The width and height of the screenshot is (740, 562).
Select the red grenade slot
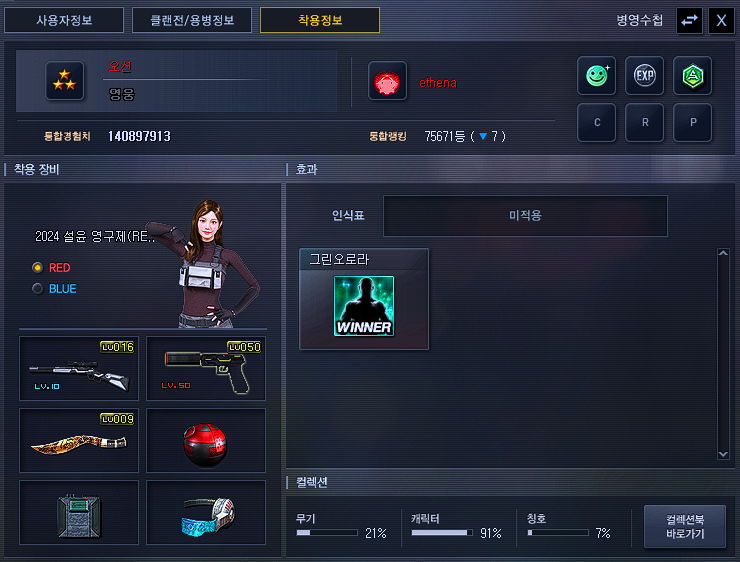pyautogui.click(x=206, y=440)
